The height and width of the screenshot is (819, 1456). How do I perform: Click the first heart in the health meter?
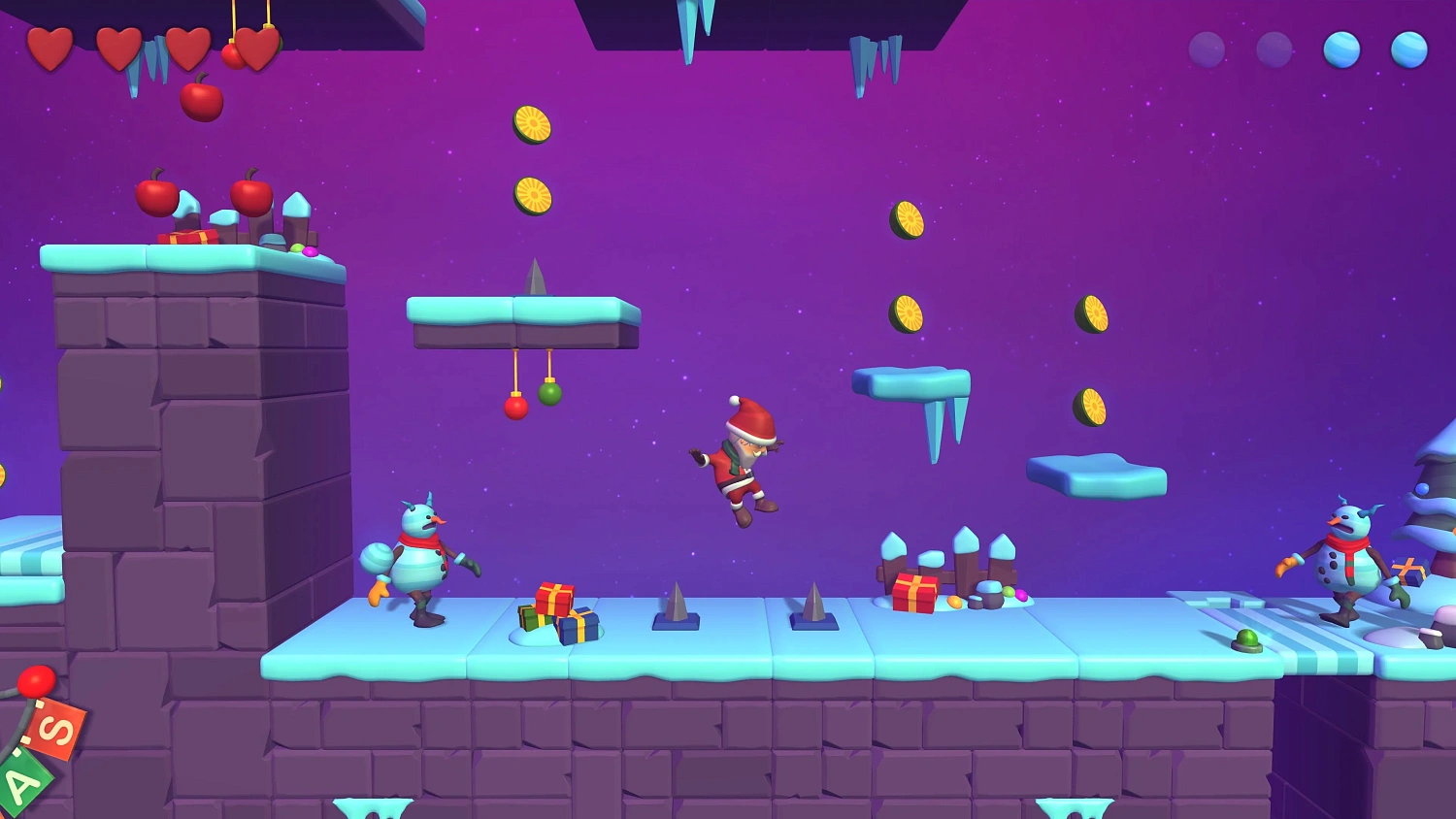(50, 47)
